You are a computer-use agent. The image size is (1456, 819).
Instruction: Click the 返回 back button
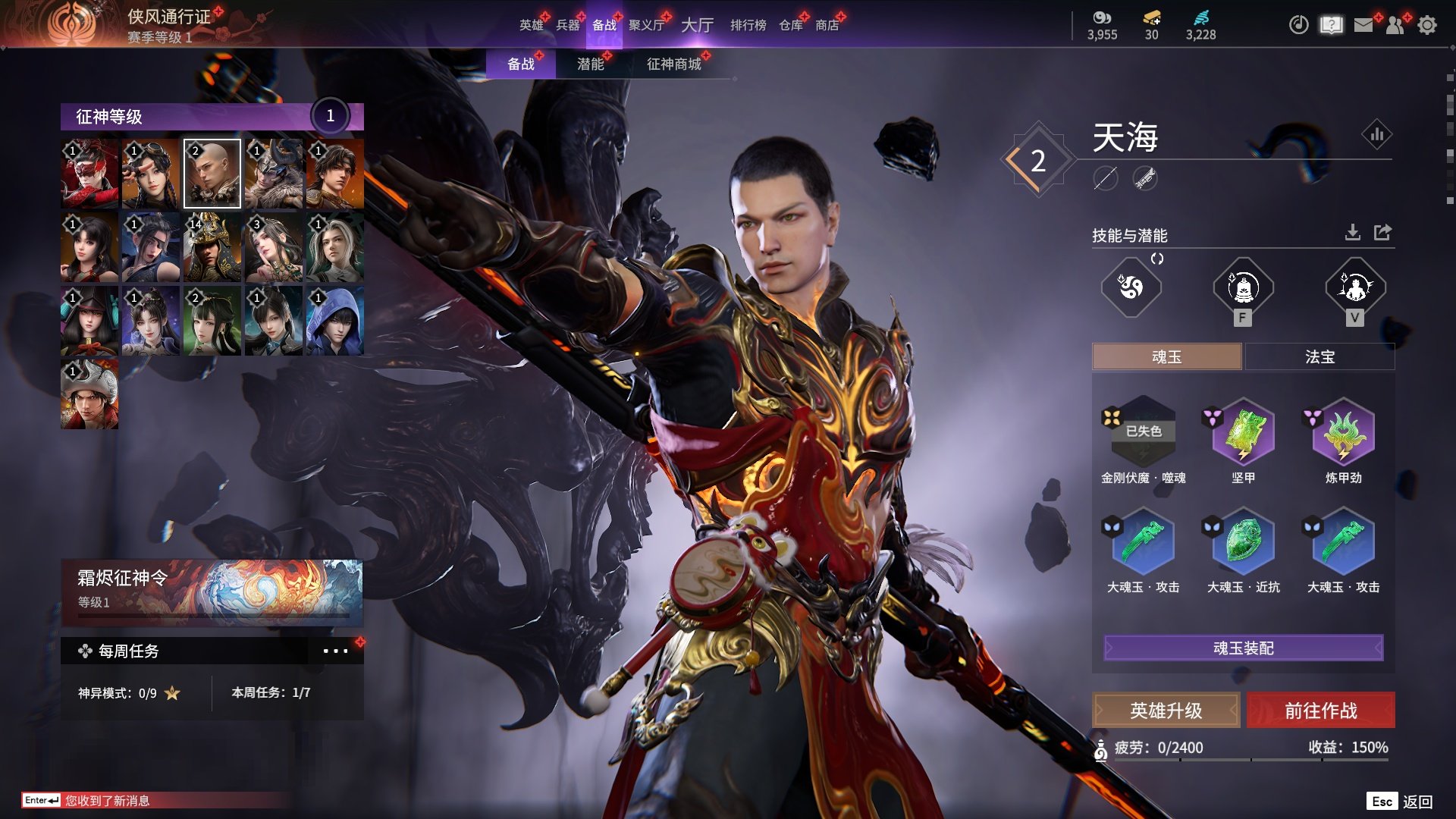(x=1417, y=802)
